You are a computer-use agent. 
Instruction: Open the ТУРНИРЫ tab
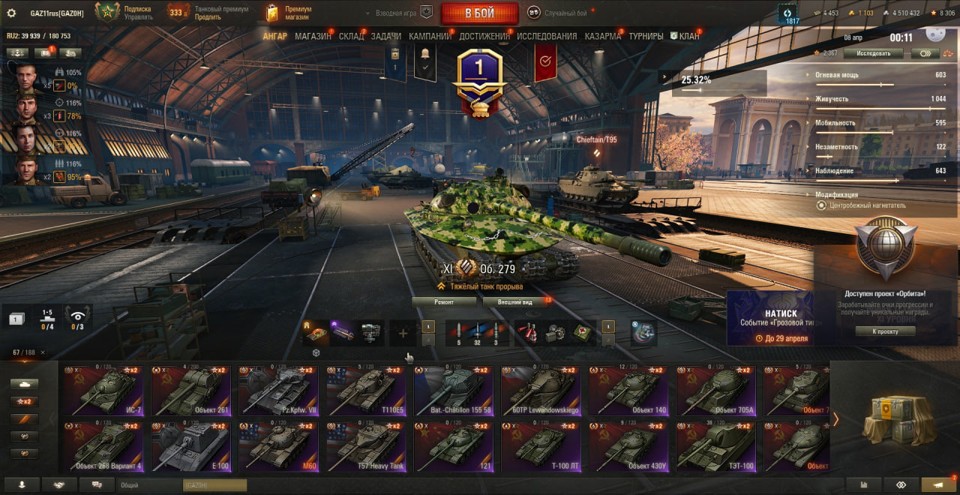click(646, 36)
